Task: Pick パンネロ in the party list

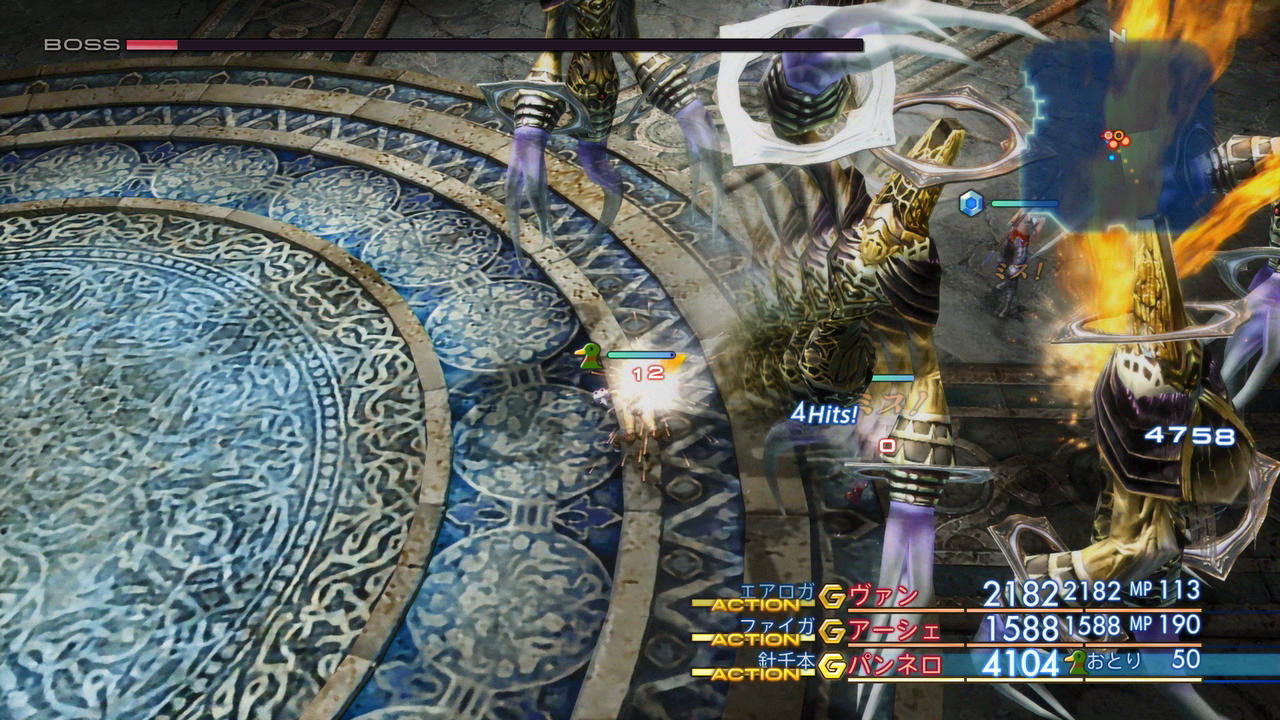Action: pos(895,664)
